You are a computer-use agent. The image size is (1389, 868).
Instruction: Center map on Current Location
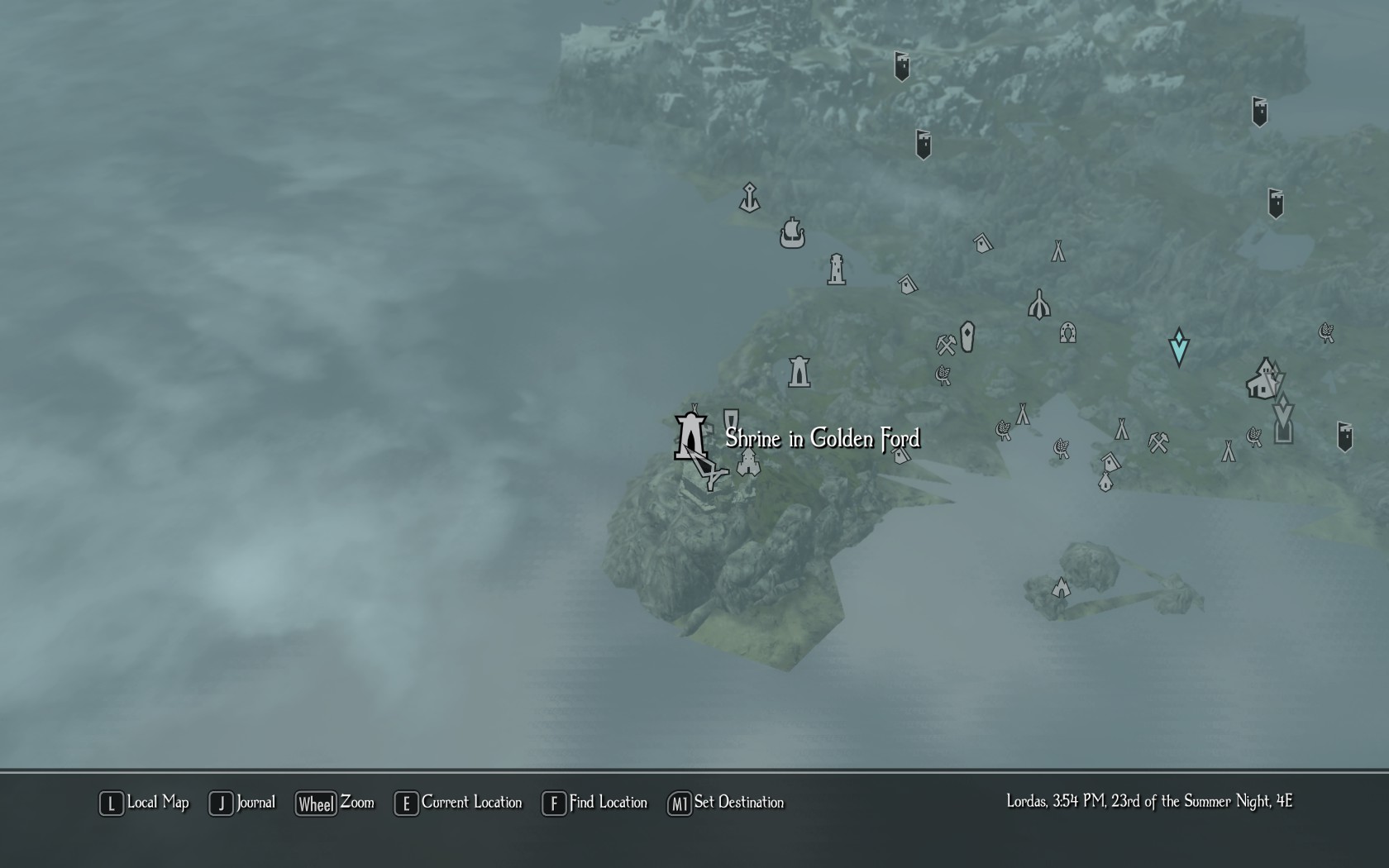point(459,803)
